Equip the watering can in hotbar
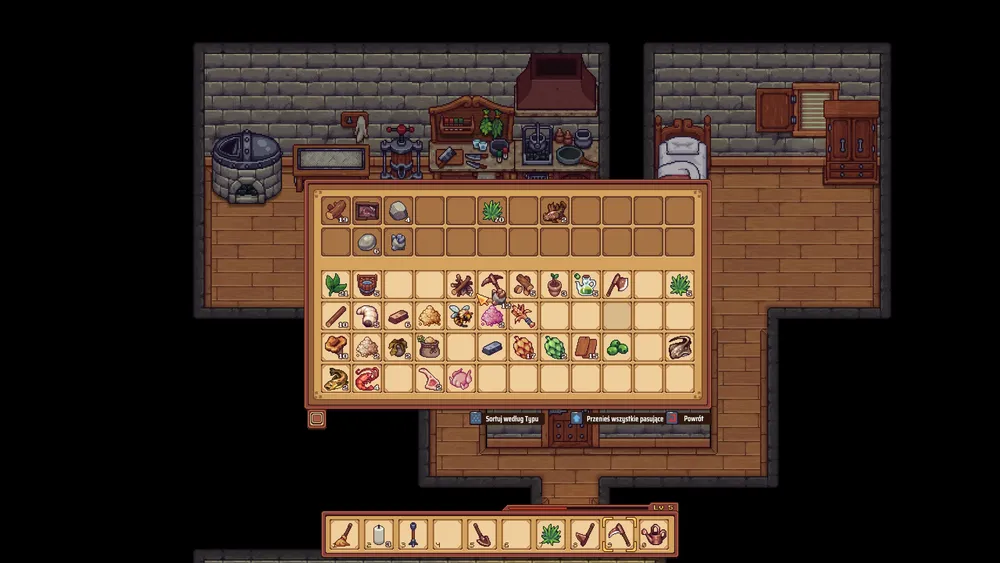The image size is (1000, 563). 654,535
